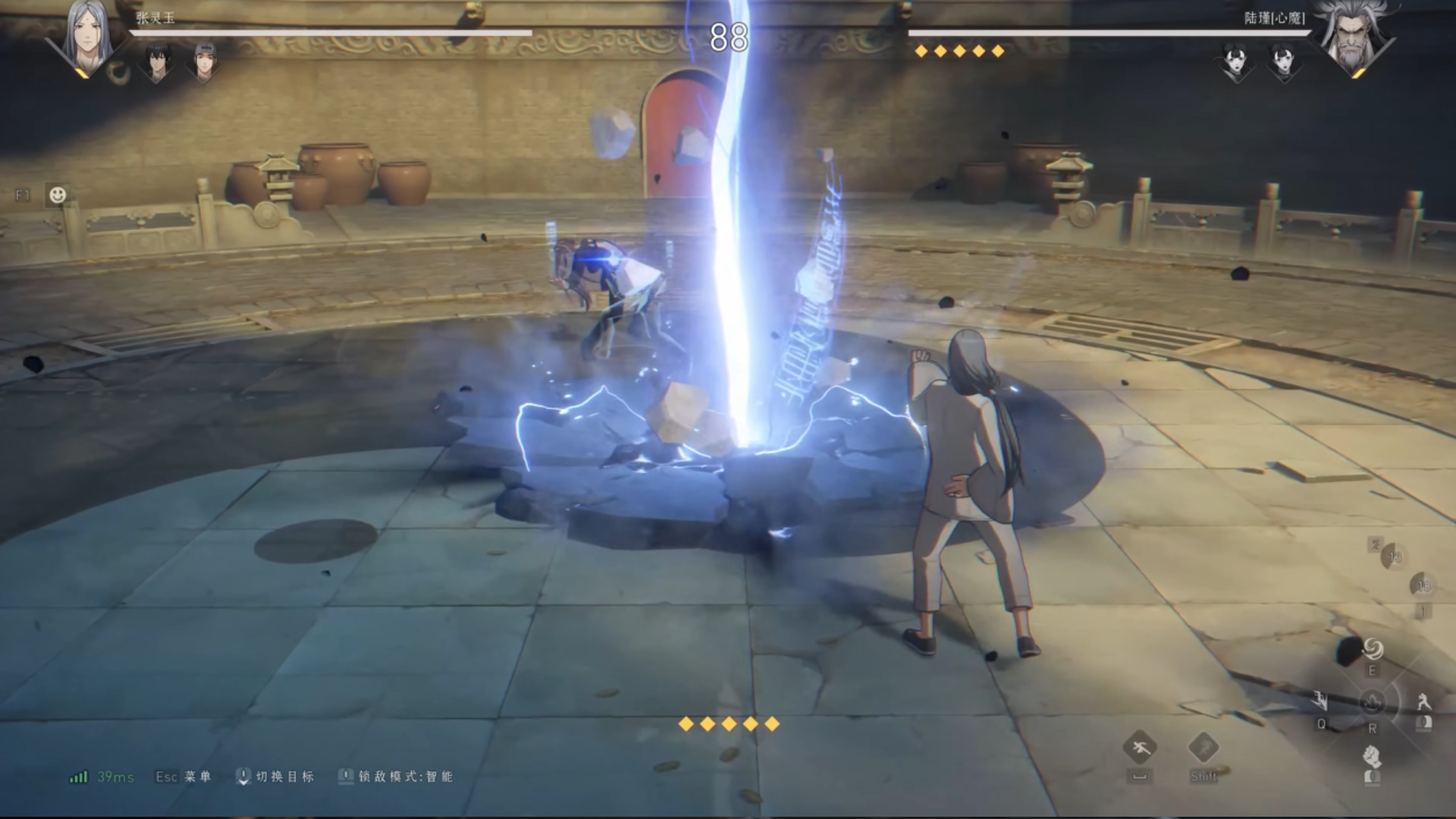The width and height of the screenshot is (1456, 819).
Task: Click the martial stance skill icon right of R
Action: point(1424,701)
